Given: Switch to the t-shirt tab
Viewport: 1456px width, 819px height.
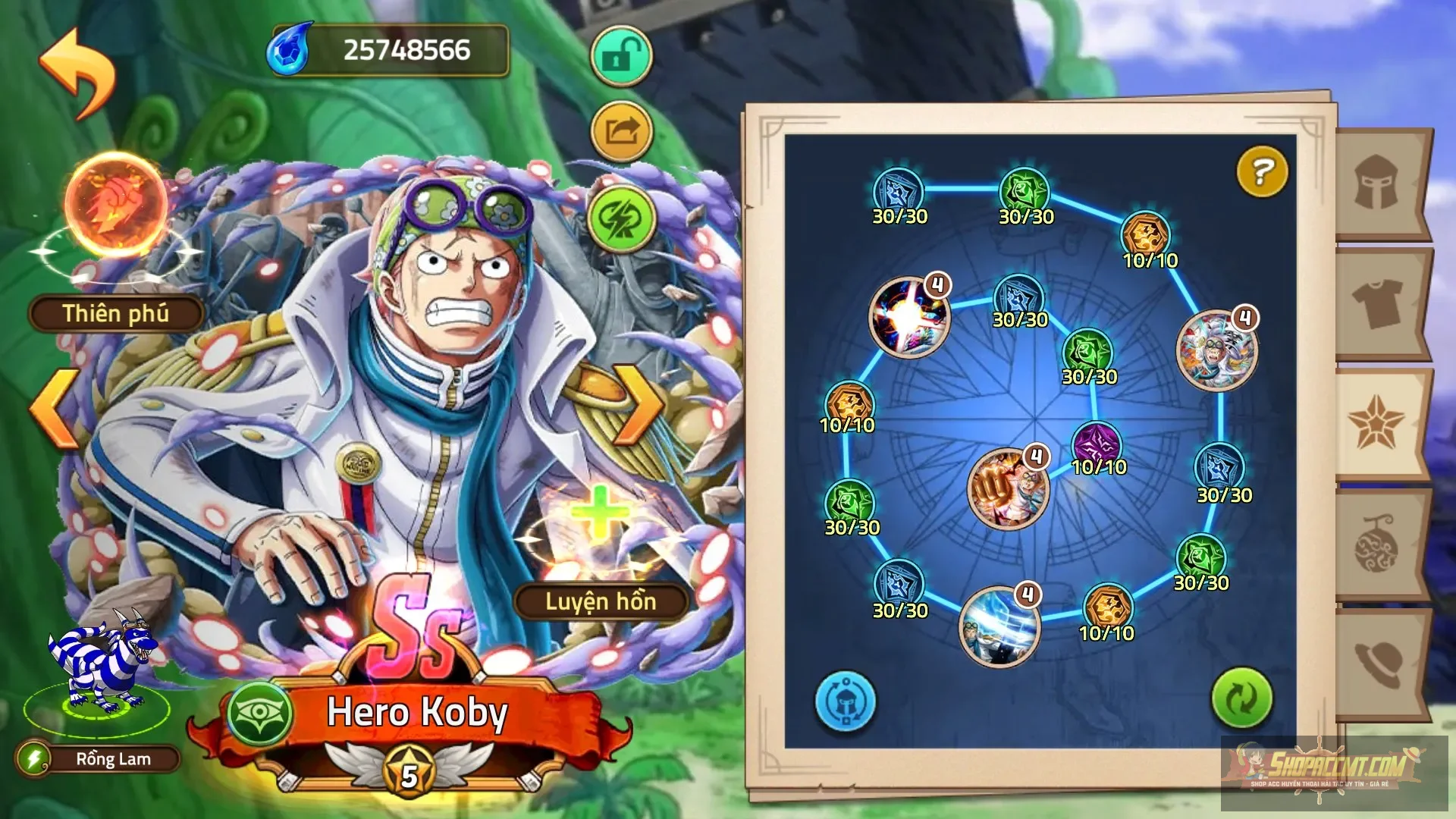Looking at the screenshot, I should click(1376, 303).
